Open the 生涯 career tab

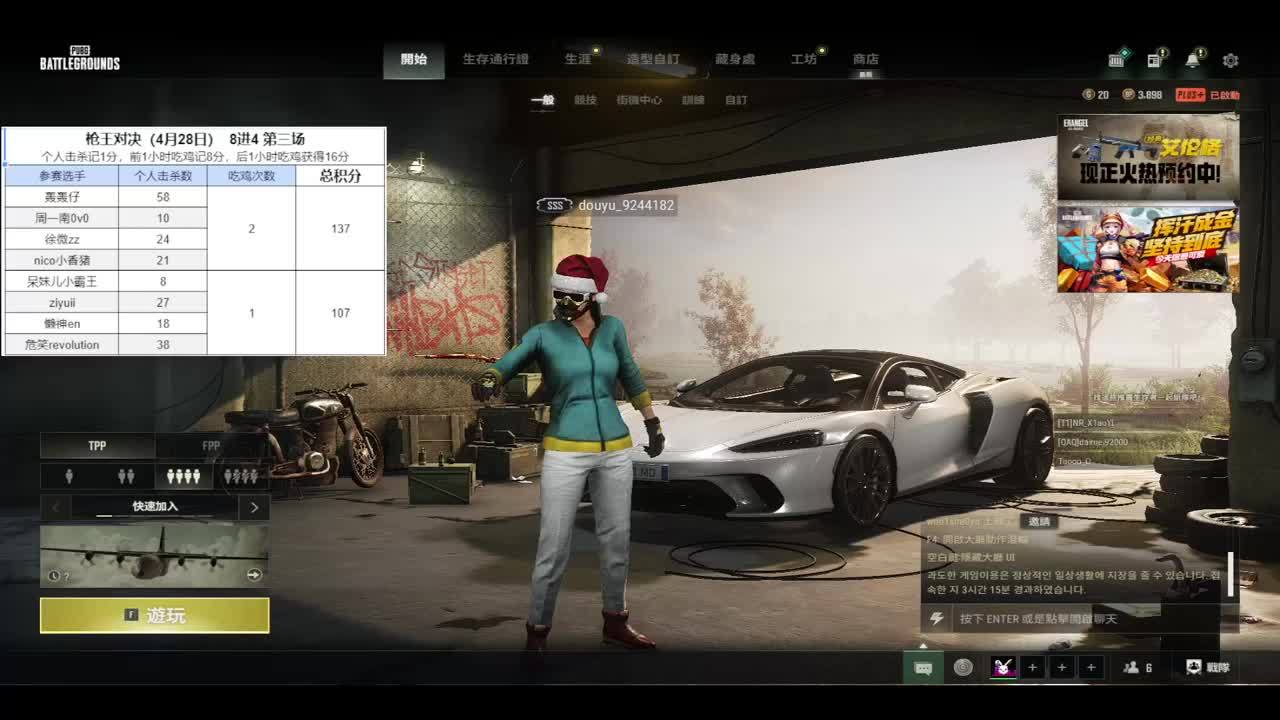[578, 60]
